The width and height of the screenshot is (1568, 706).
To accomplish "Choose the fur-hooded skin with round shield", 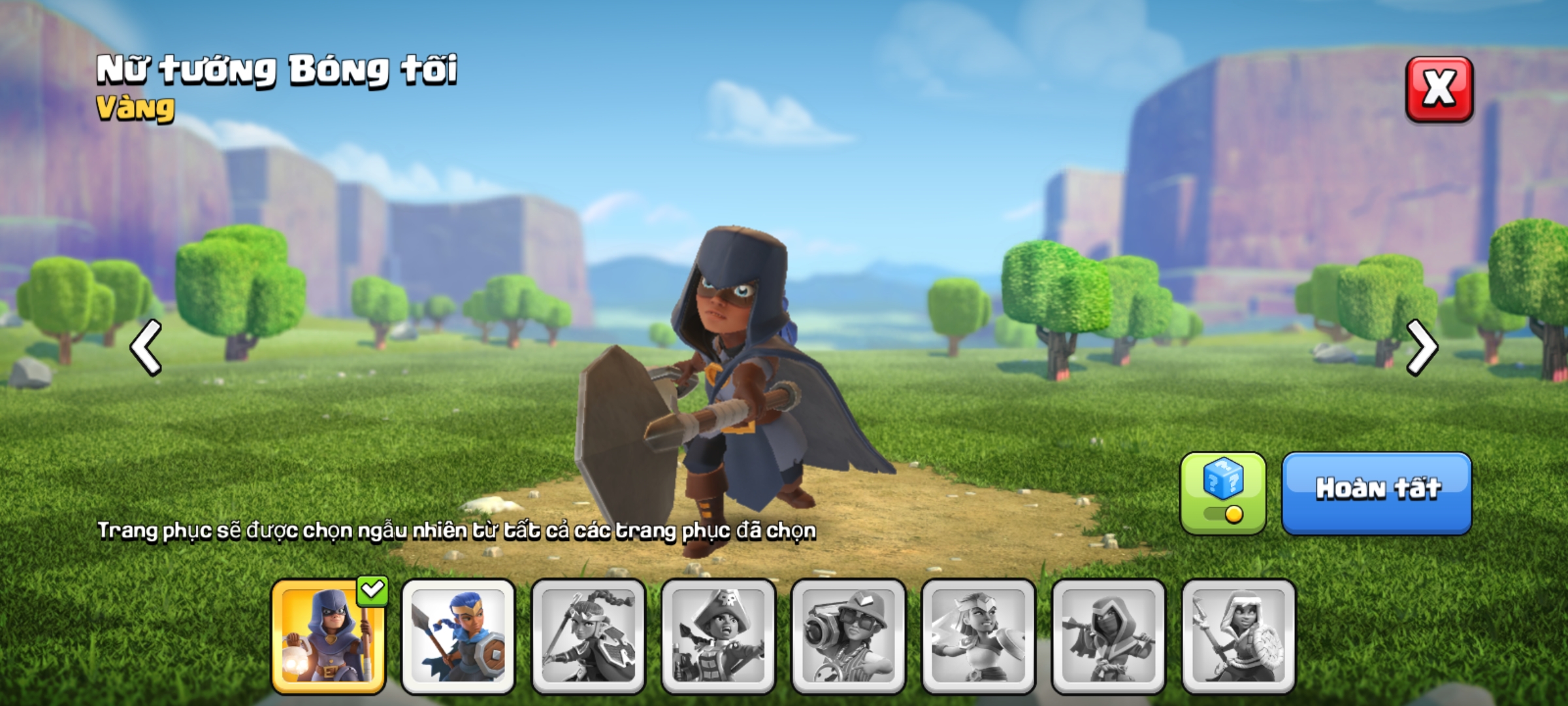I will 1238,635.
